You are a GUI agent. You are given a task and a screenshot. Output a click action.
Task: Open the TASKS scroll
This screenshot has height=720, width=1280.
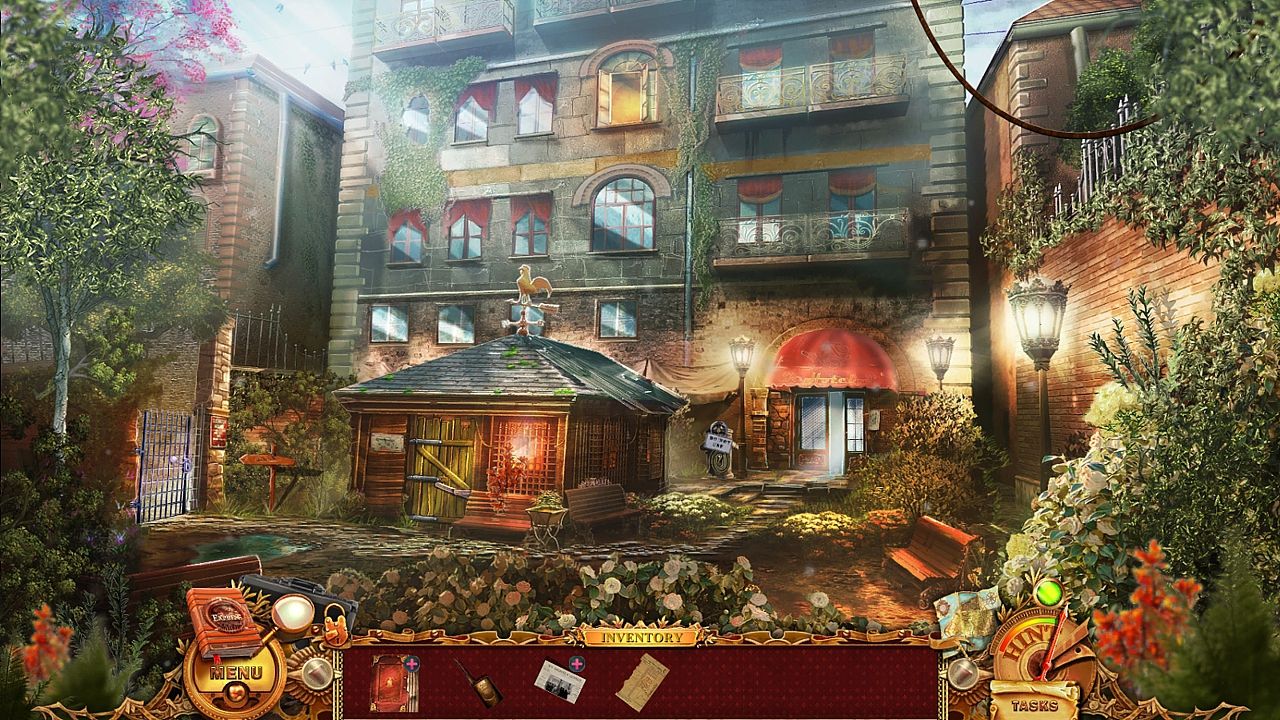pyautogui.click(x=1034, y=705)
